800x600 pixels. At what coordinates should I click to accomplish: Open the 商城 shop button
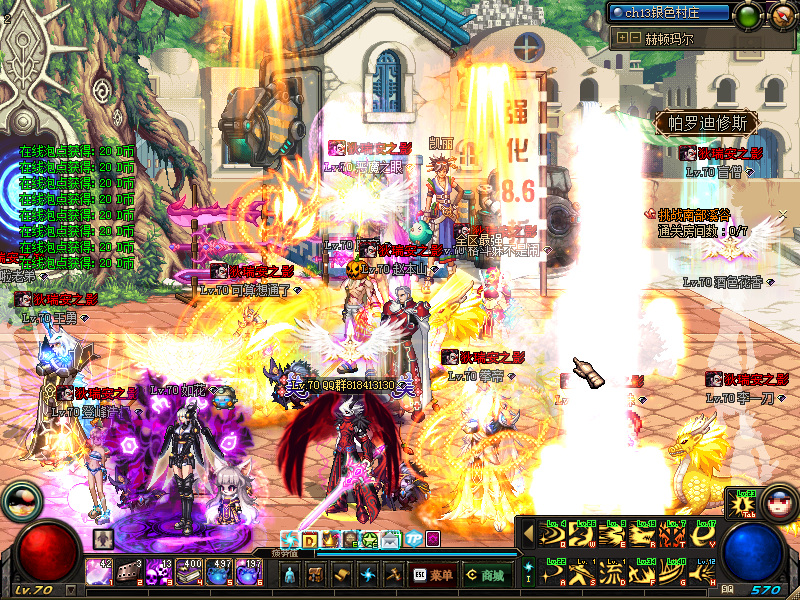pyautogui.click(x=486, y=575)
